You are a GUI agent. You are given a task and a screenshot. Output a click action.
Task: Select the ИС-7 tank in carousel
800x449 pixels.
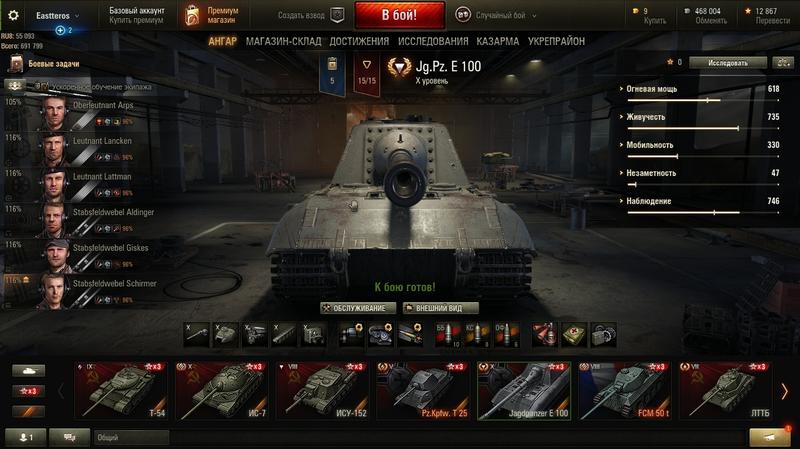[x=221, y=389]
